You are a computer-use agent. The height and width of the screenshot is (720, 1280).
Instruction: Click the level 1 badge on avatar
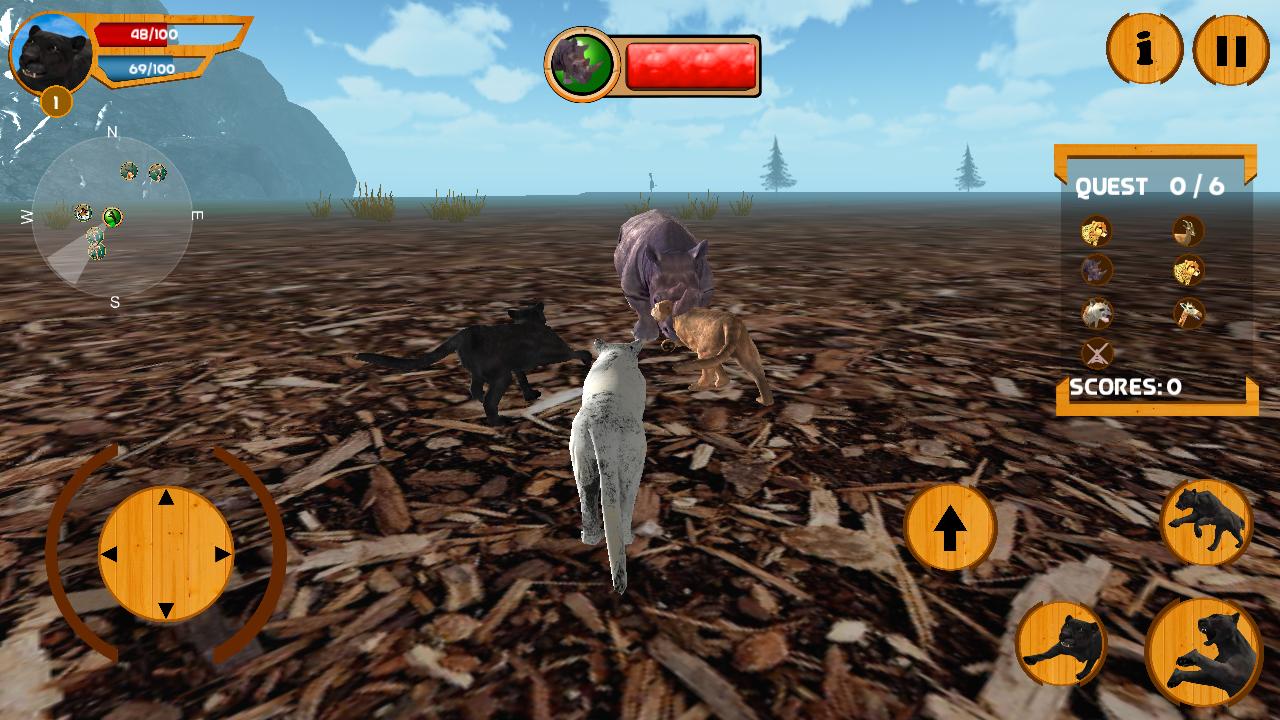point(57,98)
